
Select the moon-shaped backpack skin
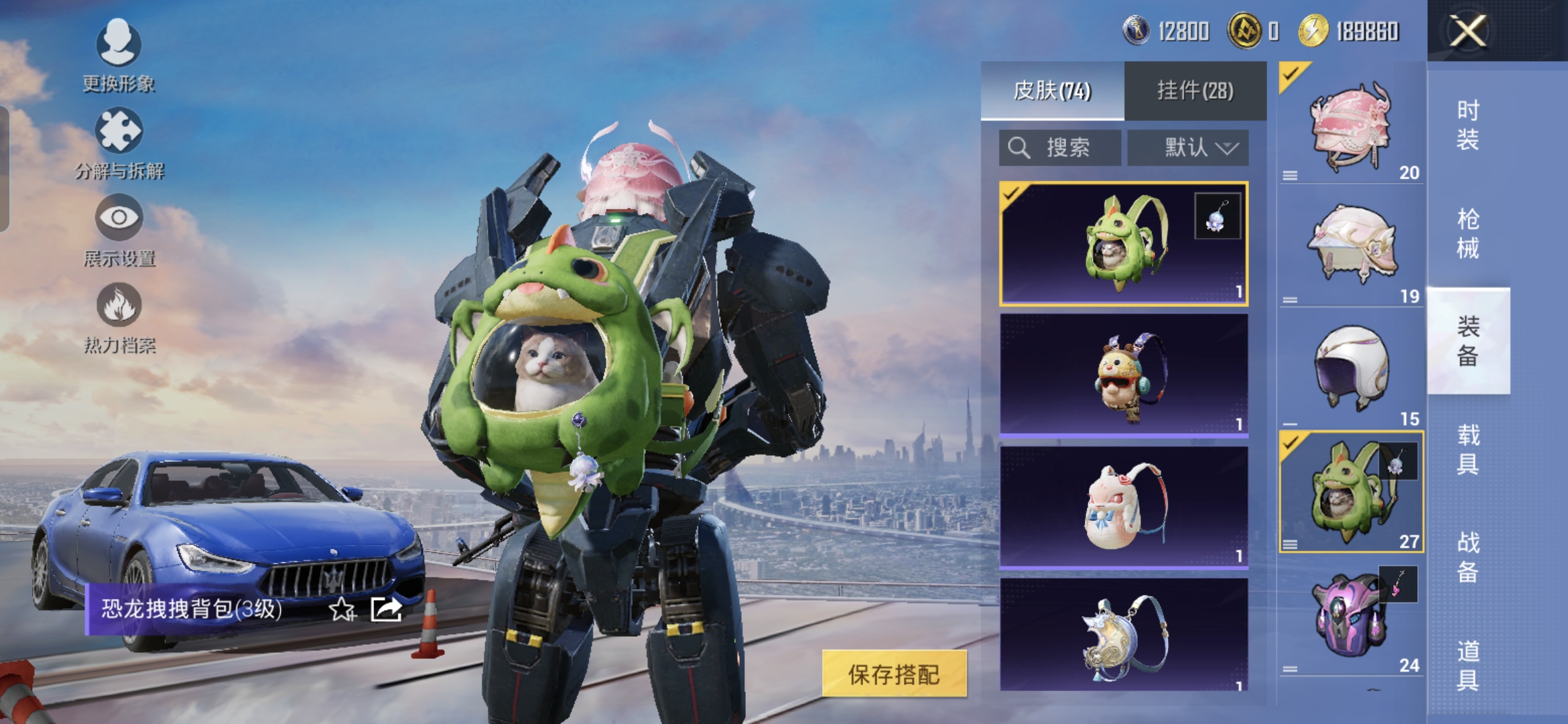tap(1123, 635)
